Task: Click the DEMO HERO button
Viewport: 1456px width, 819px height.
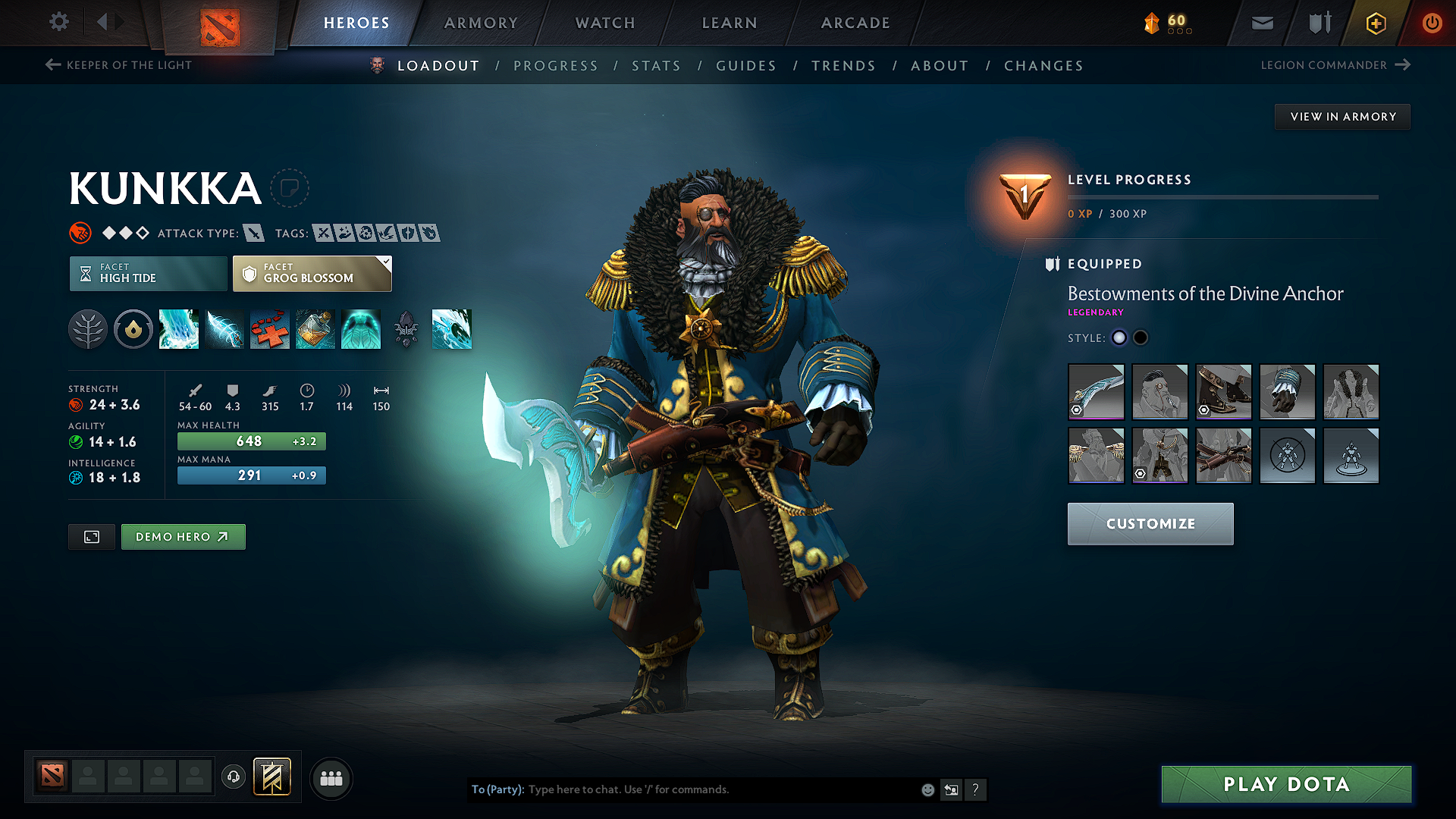Action: click(x=183, y=536)
